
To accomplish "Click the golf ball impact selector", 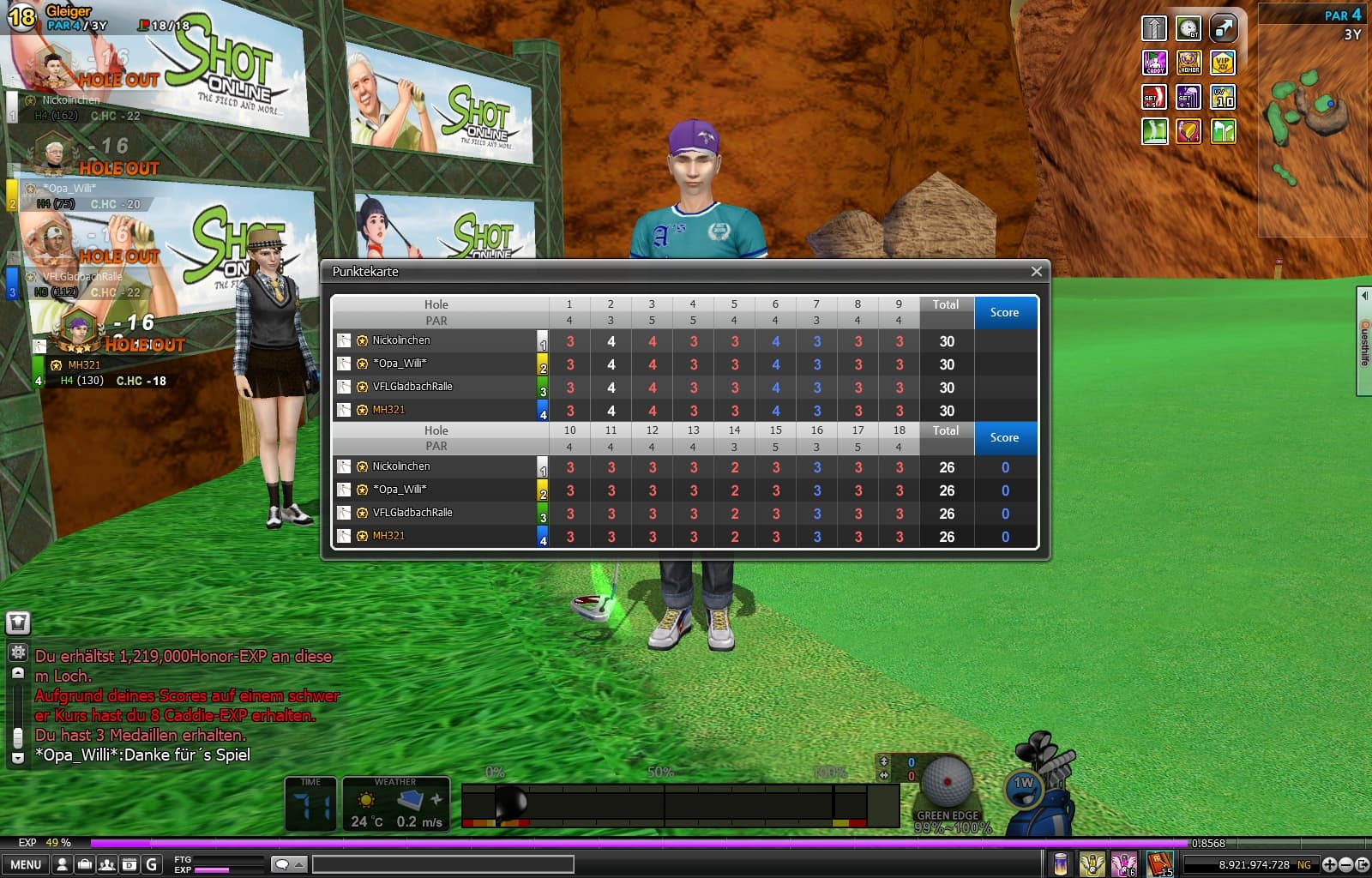I will [947, 781].
